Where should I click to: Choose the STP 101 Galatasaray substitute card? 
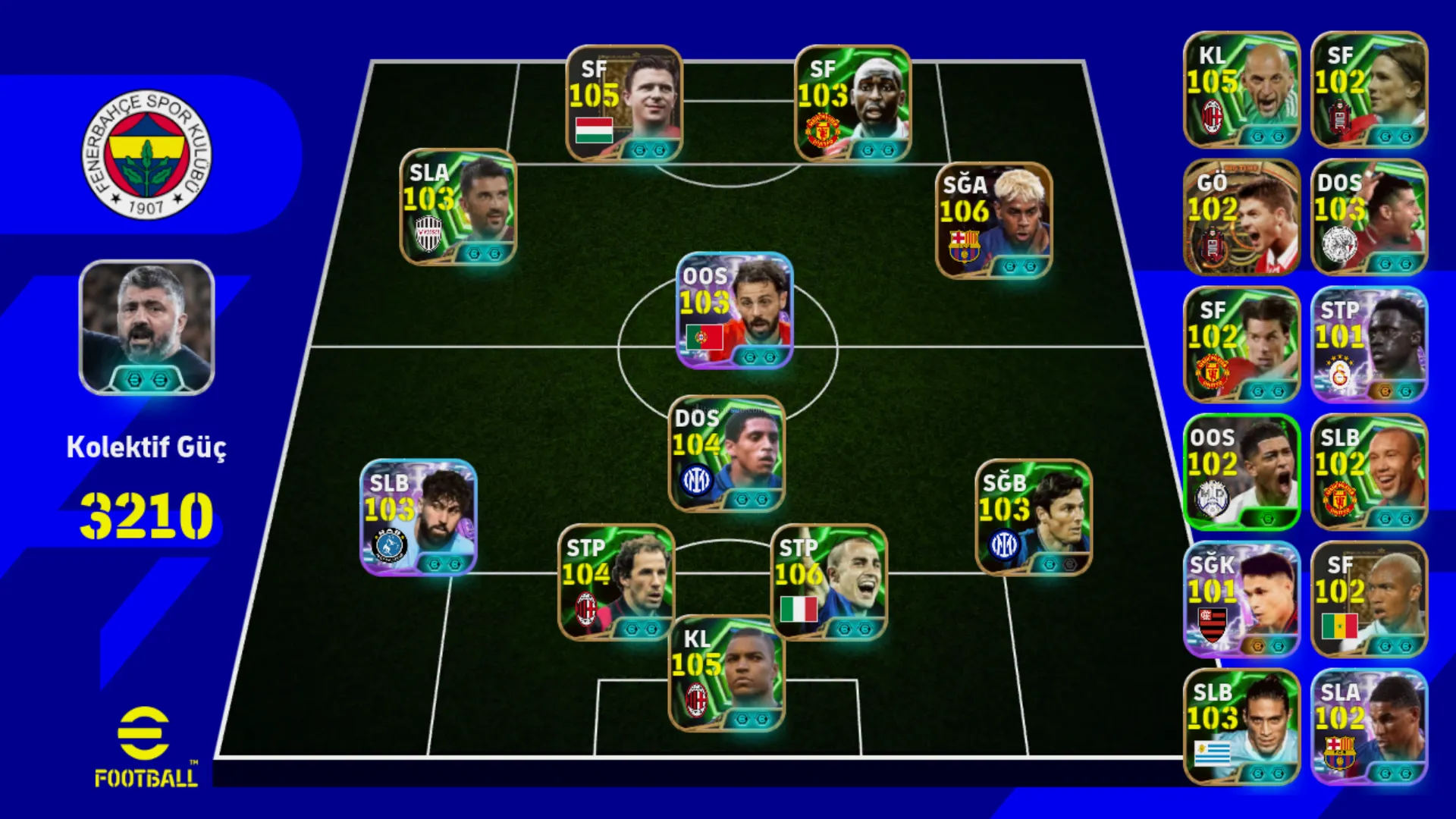[x=1369, y=344]
